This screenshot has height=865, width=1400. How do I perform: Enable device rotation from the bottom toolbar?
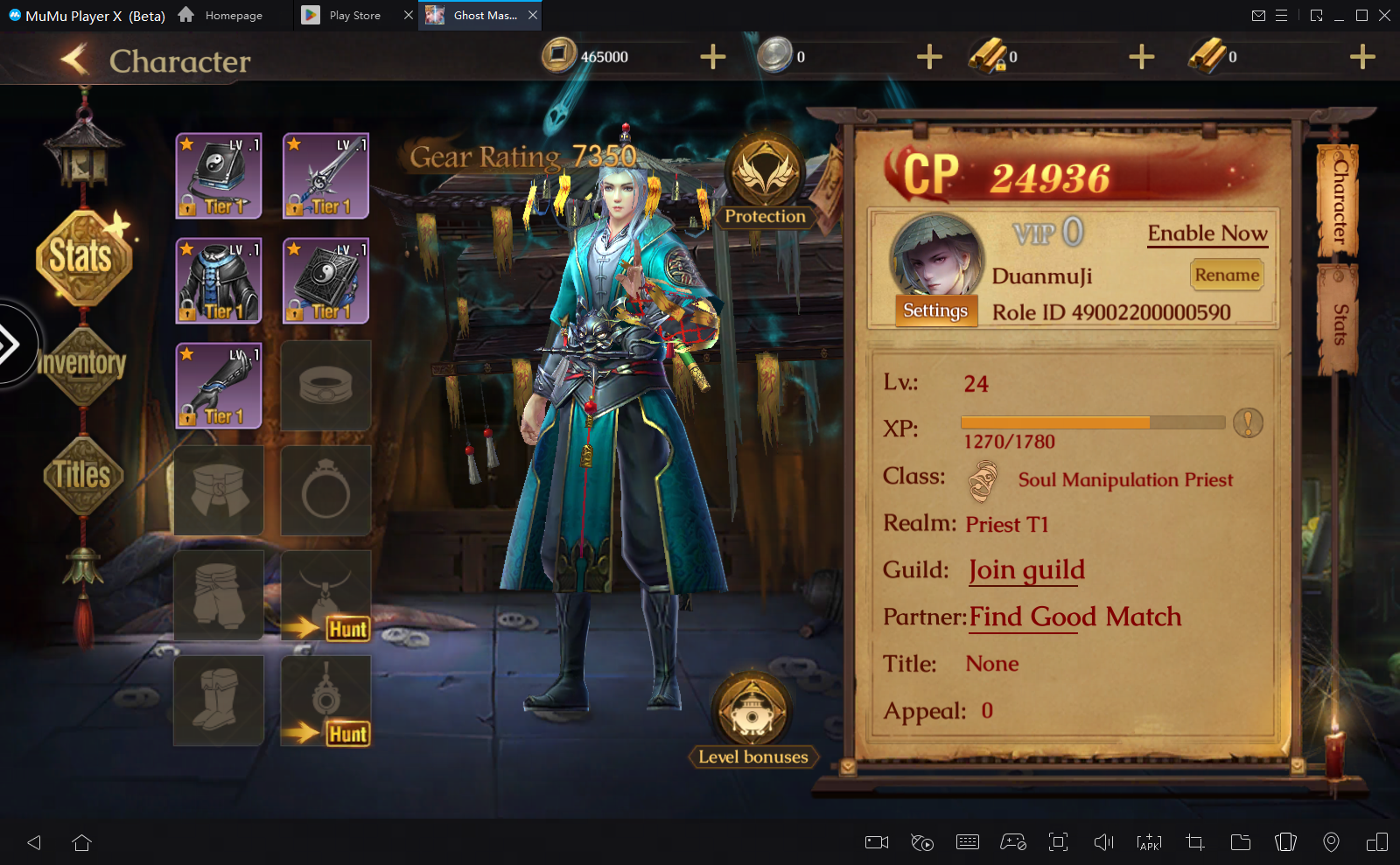[x=1286, y=842]
